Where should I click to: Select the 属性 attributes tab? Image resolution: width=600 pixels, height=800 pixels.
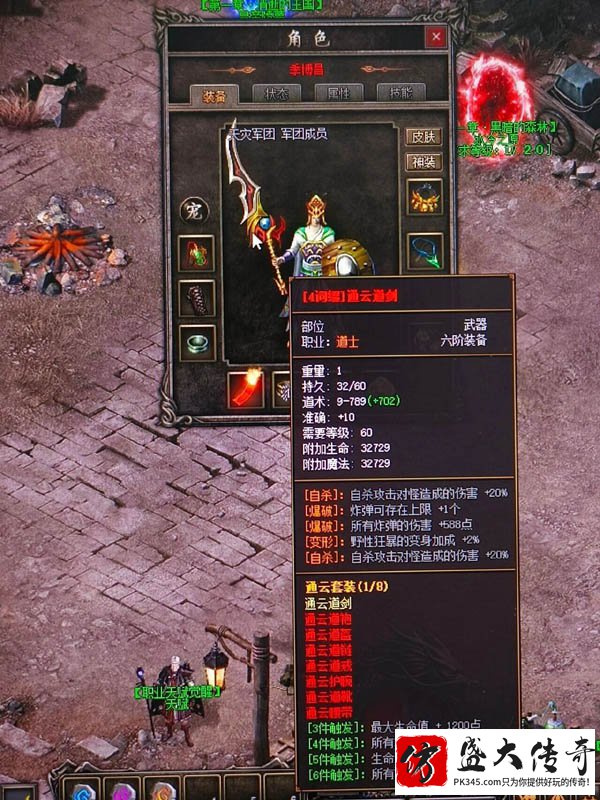pos(338,94)
